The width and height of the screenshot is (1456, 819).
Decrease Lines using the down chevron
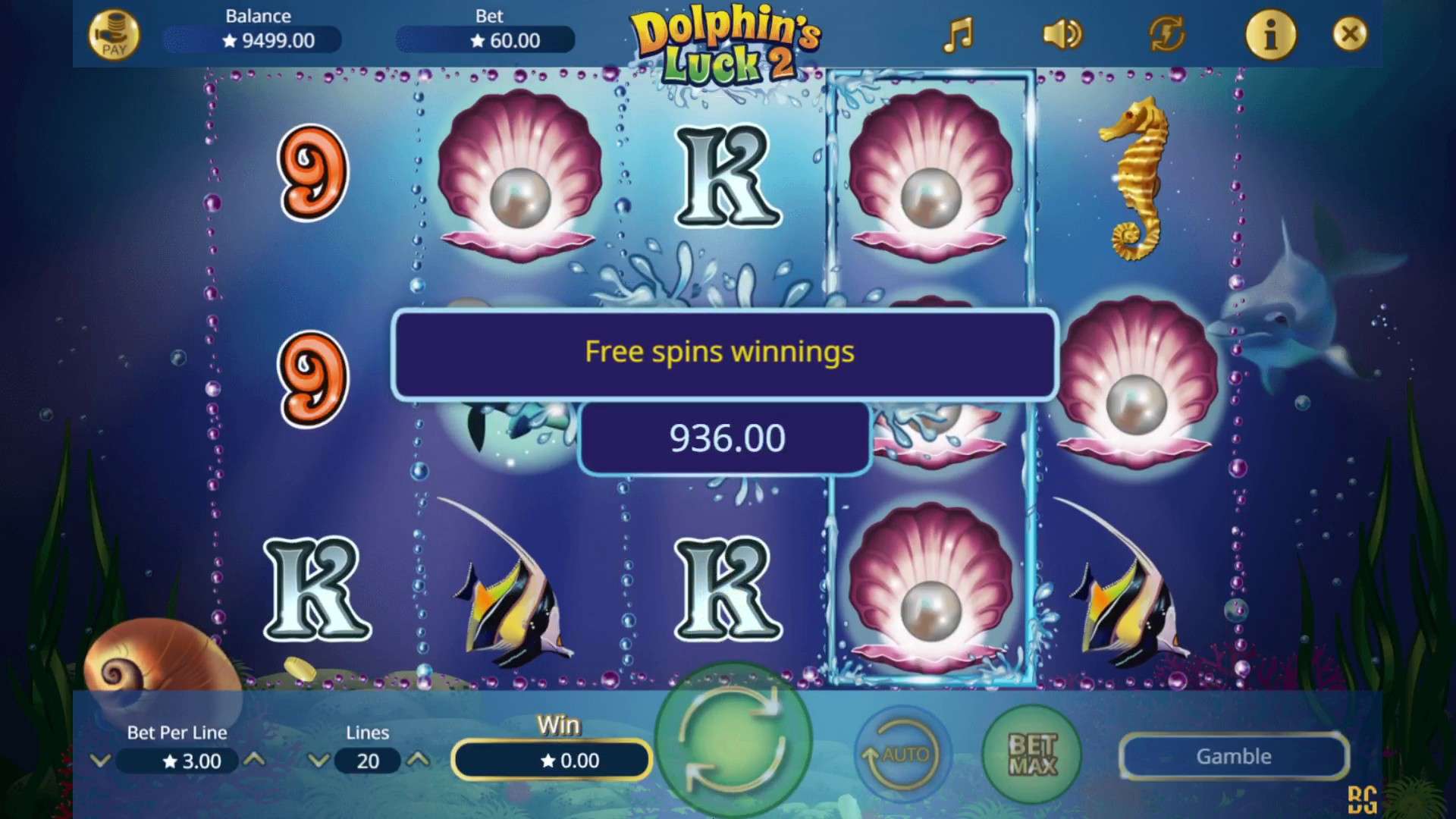318,761
